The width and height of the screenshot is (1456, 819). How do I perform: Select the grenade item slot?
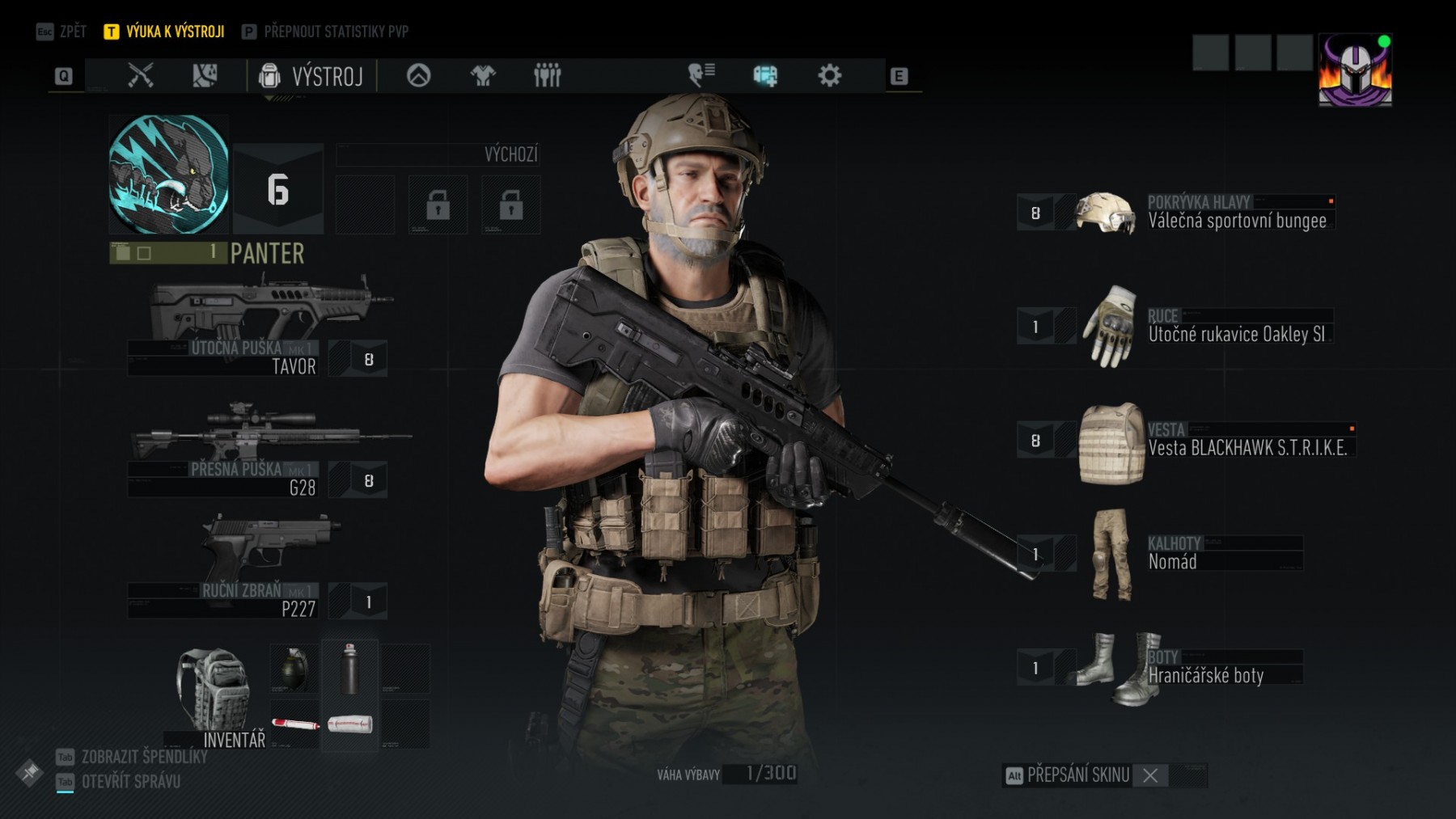pos(293,669)
